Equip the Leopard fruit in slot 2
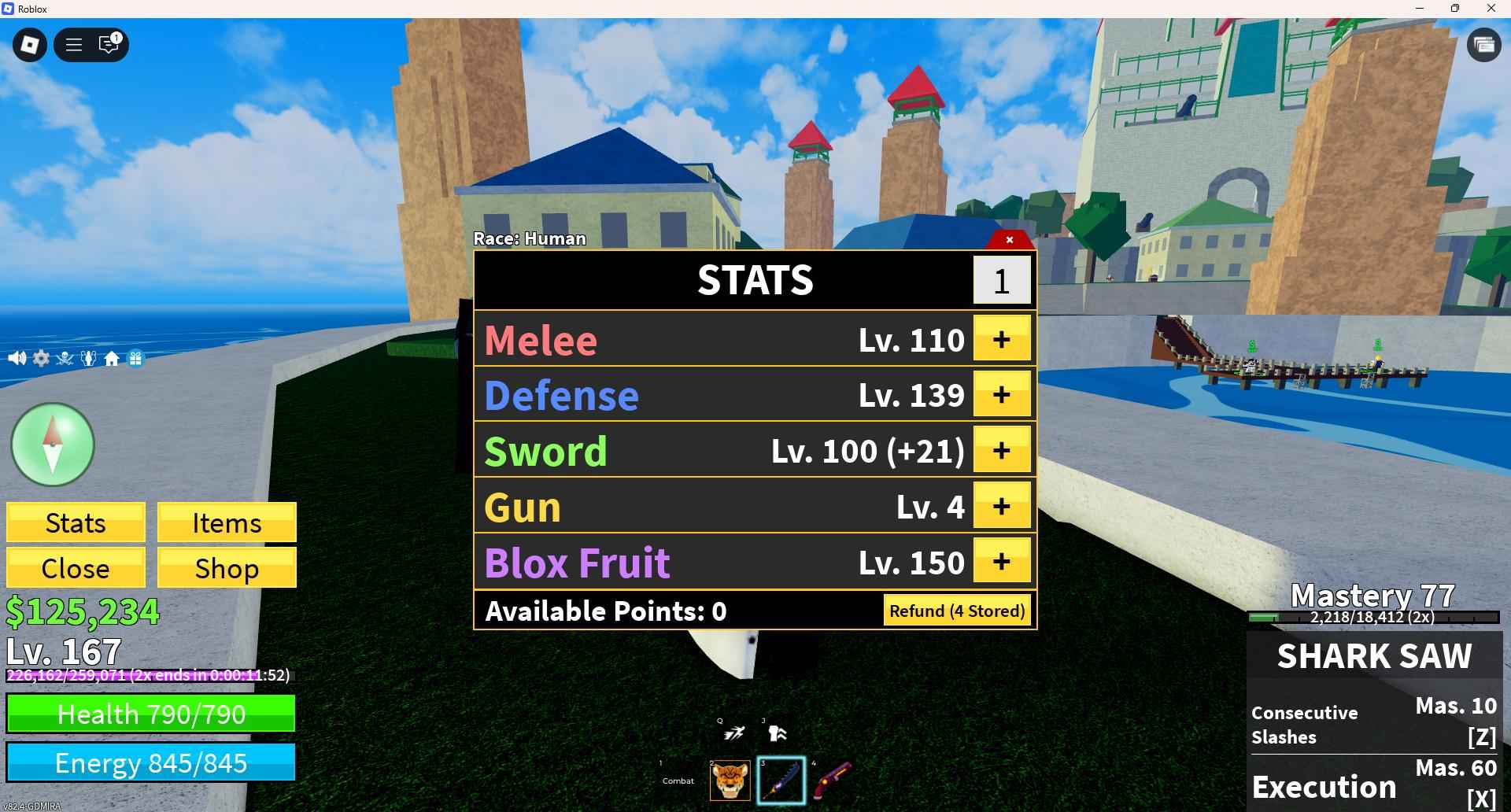This screenshot has width=1511, height=812. tap(730, 779)
